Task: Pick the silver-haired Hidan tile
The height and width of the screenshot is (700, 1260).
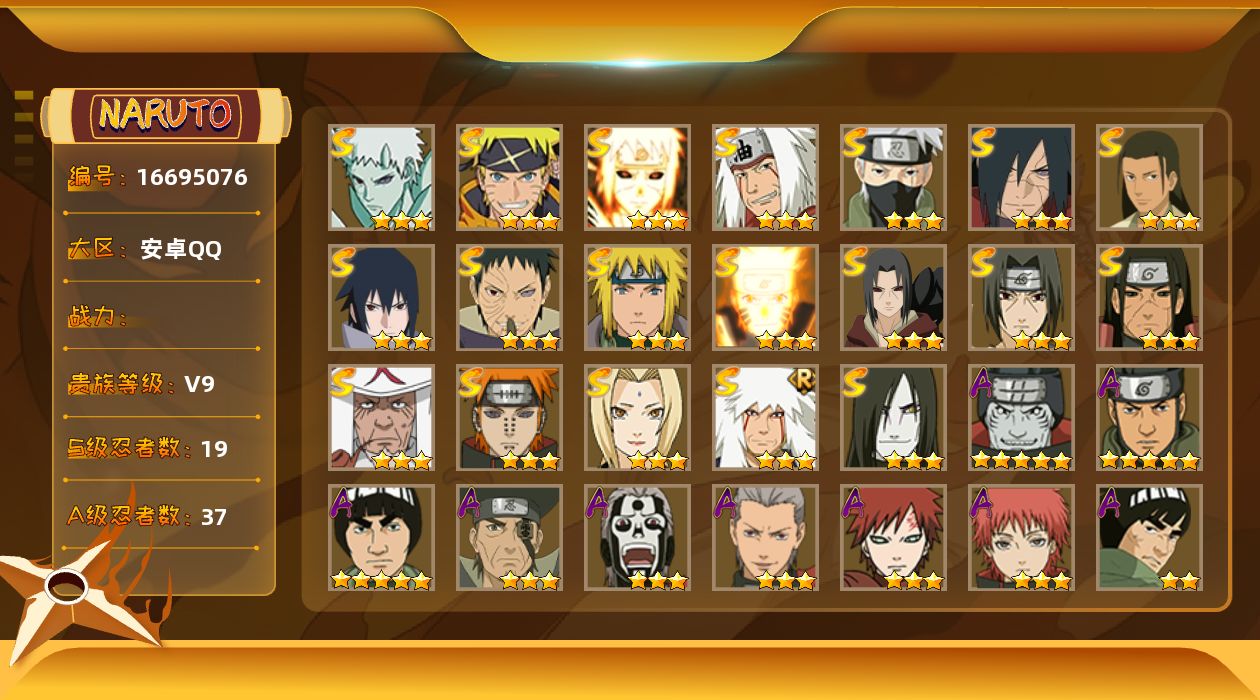Action: point(765,537)
